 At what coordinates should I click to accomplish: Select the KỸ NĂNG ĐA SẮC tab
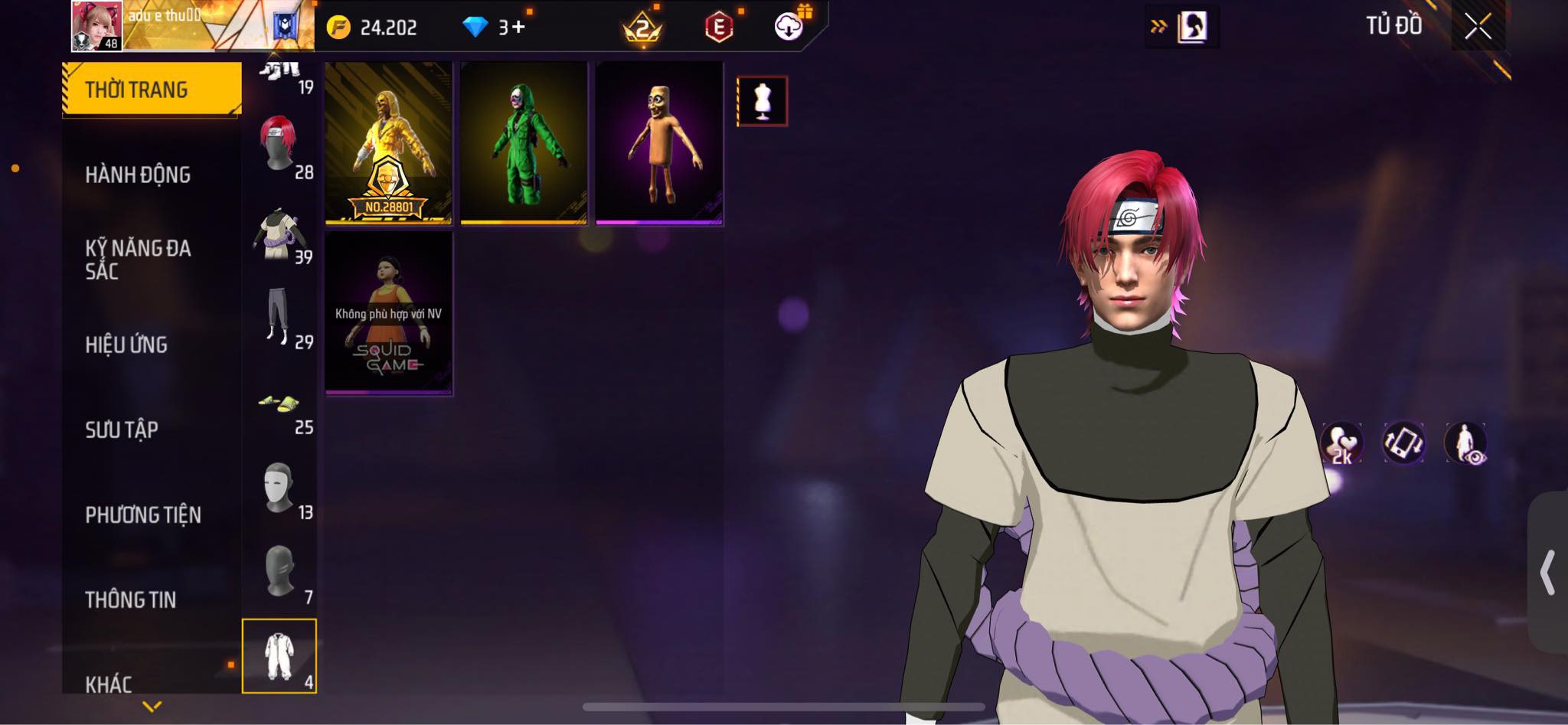(x=138, y=259)
